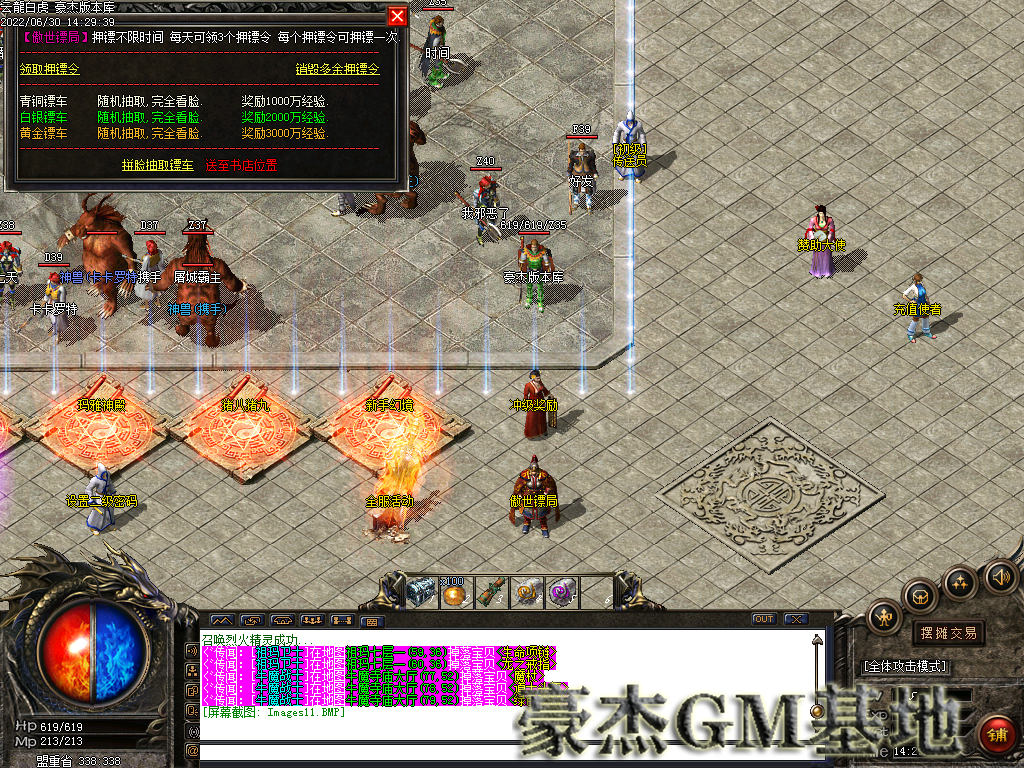Use the green bundle item in the hotbar
1024x768 pixels.
[x=491, y=592]
